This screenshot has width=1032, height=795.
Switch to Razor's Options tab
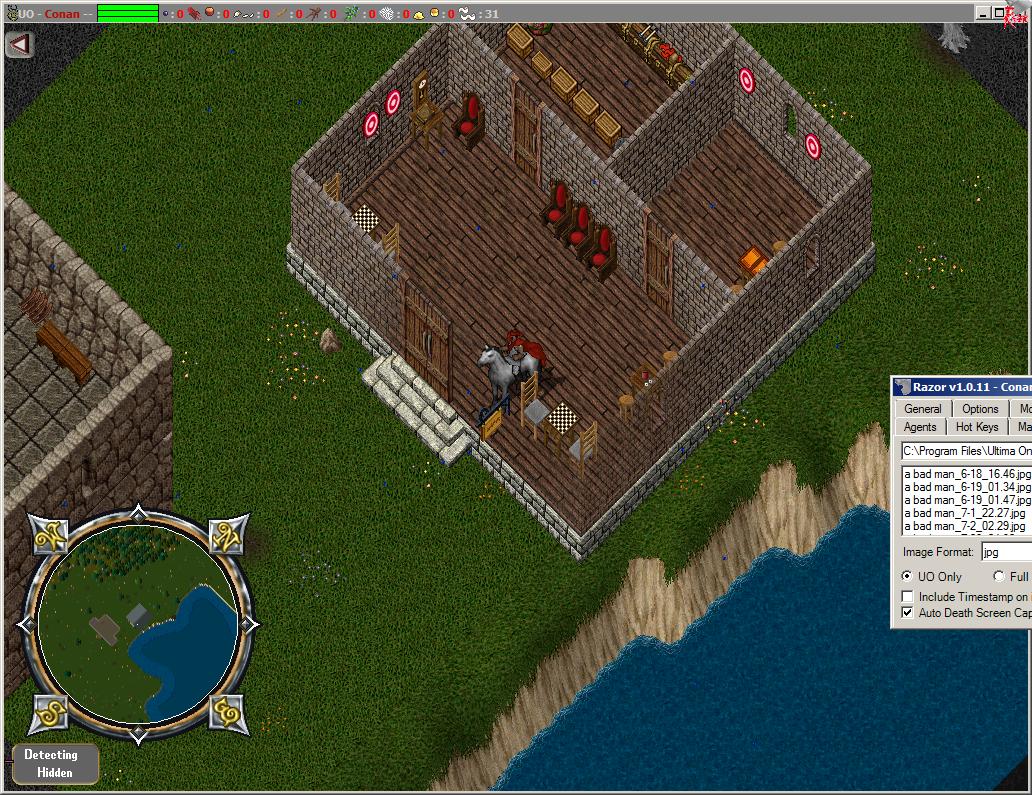pos(980,408)
